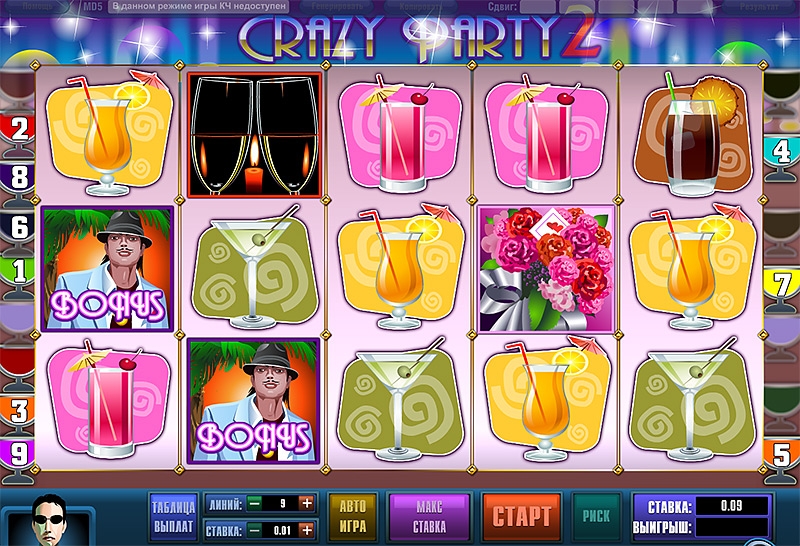Spin the reels with the Старт button

[521, 516]
